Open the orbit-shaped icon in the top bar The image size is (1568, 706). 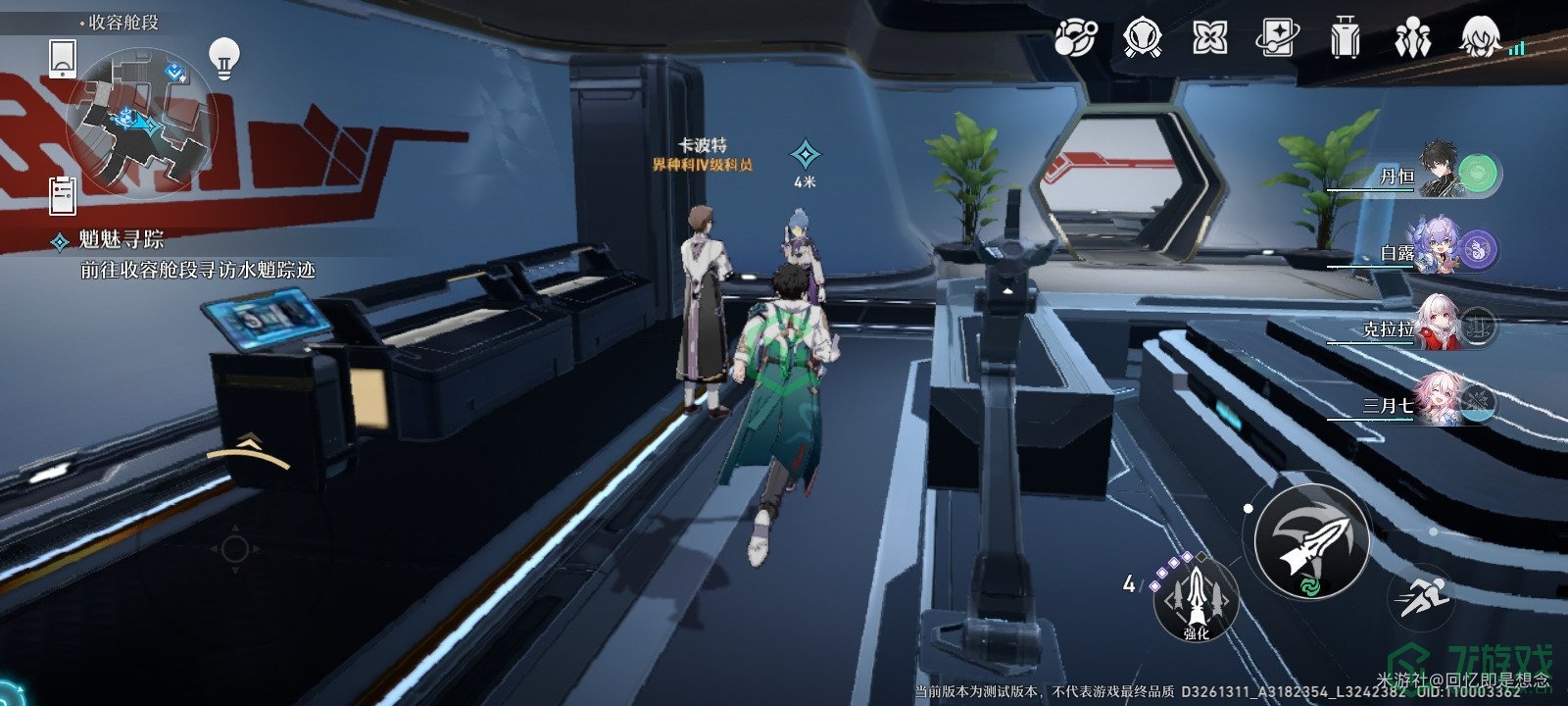pos(1075,39)
